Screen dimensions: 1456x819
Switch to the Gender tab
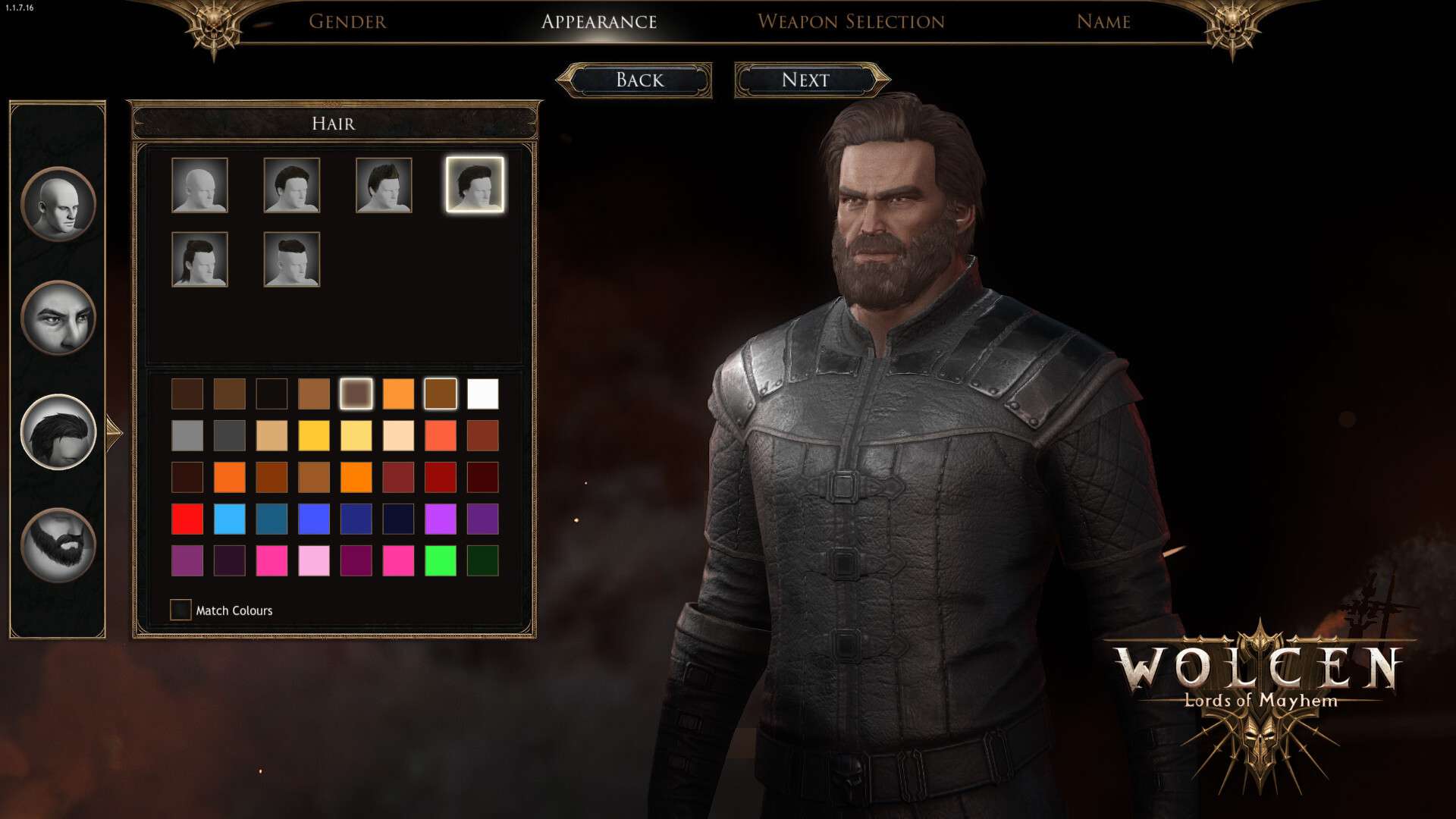coord(347,21)
